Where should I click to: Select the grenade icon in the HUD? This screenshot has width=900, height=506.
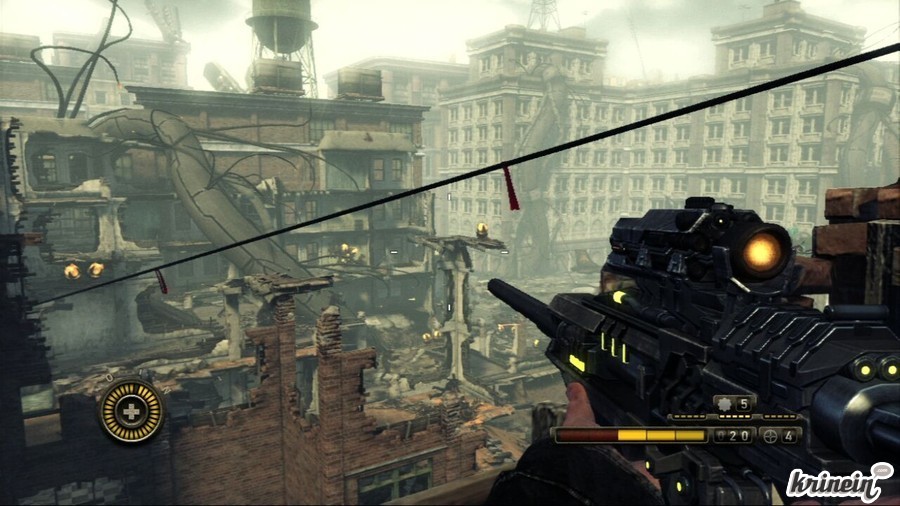coord(722,403)
